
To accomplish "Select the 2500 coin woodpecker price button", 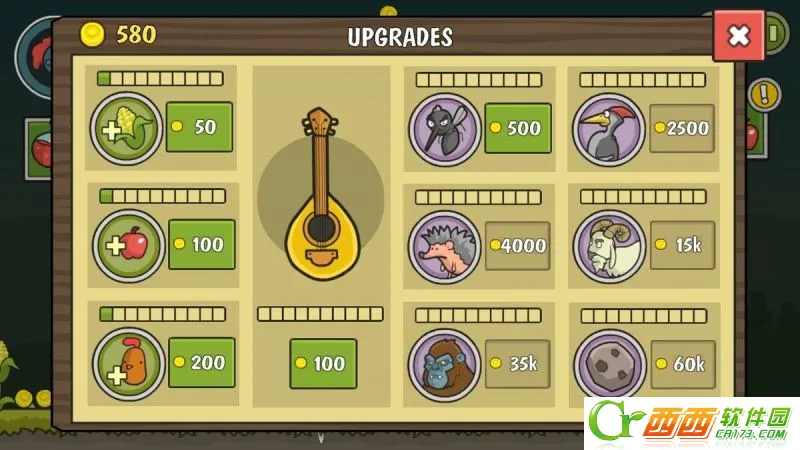I will (682, 128).
